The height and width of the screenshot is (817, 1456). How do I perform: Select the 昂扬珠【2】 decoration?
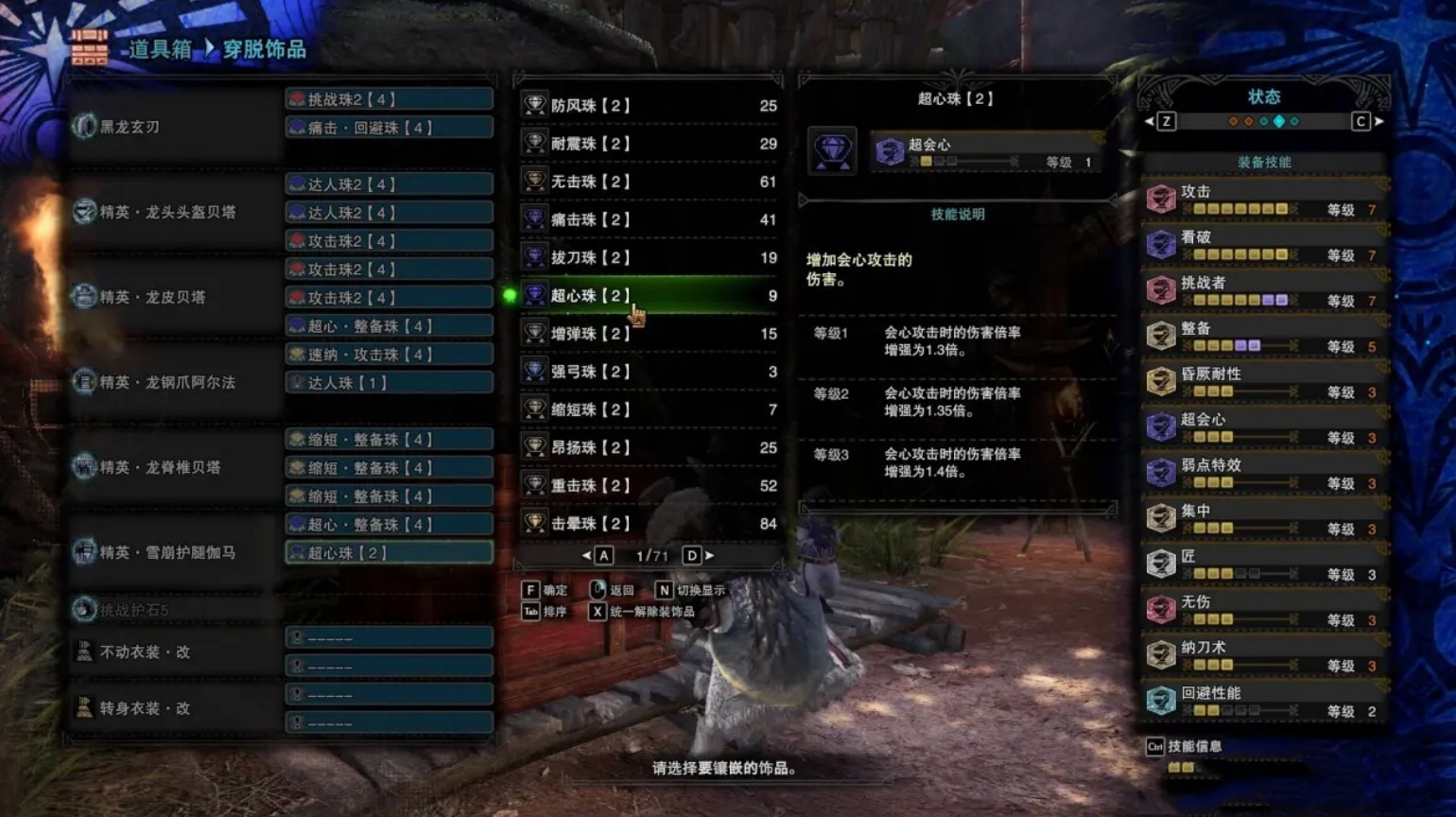coord(649,447)
